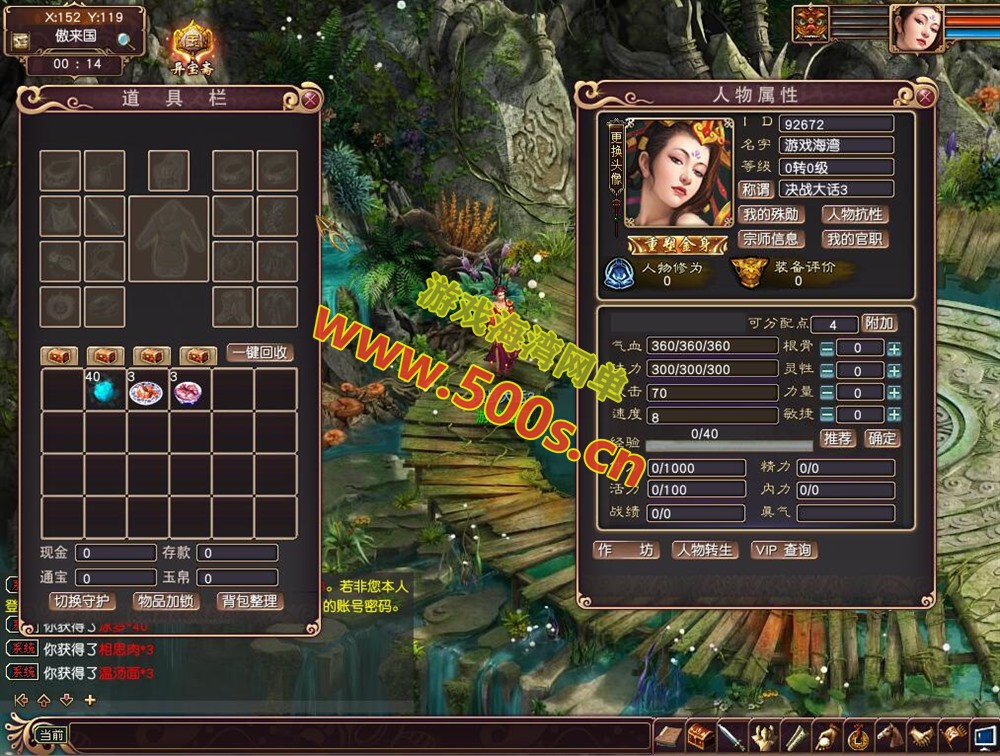Image resolution: width=1000 pixels, height=756 pixels.
Task: Click the 附加 button beside assignable points
Action: point(879,323)
